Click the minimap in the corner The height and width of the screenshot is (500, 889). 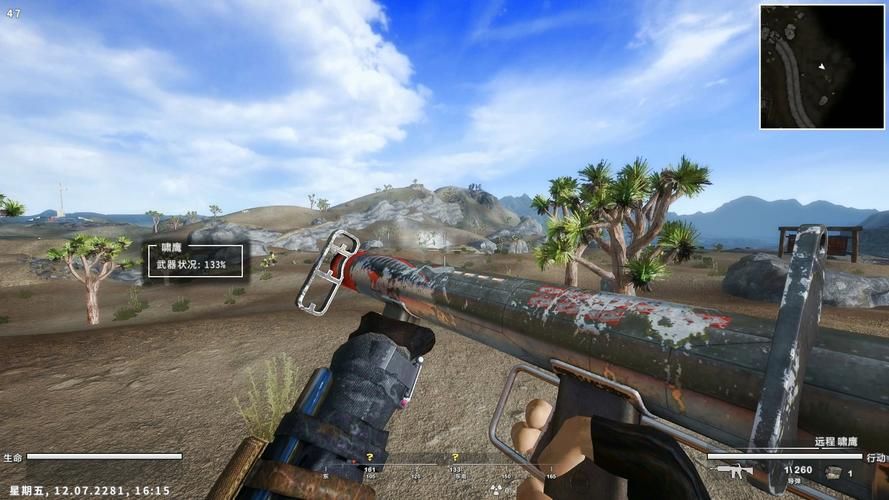(822, 67)
